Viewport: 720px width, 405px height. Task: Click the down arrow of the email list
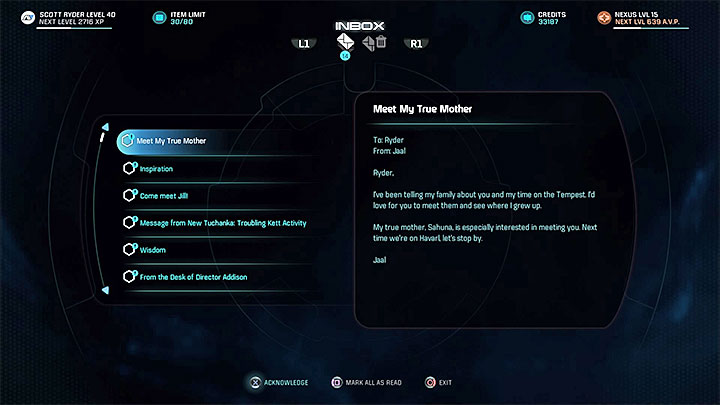(105, 291)
